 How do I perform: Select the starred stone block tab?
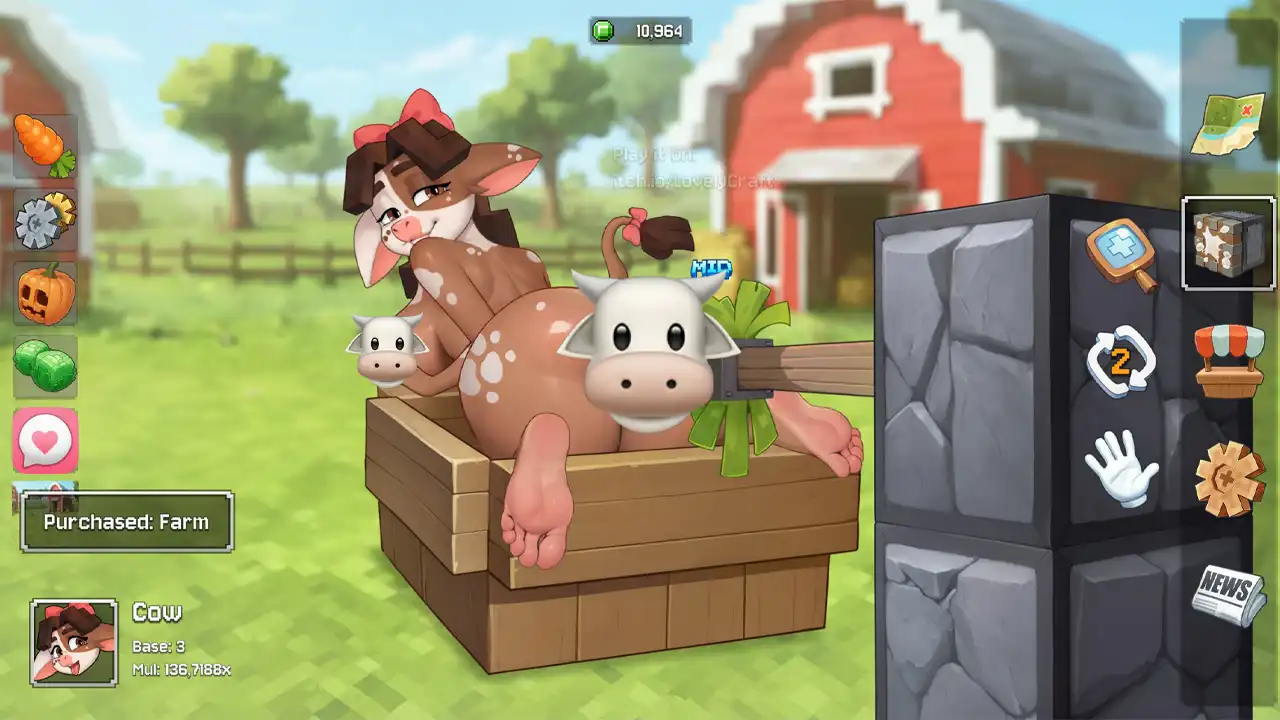(1229, 243)
